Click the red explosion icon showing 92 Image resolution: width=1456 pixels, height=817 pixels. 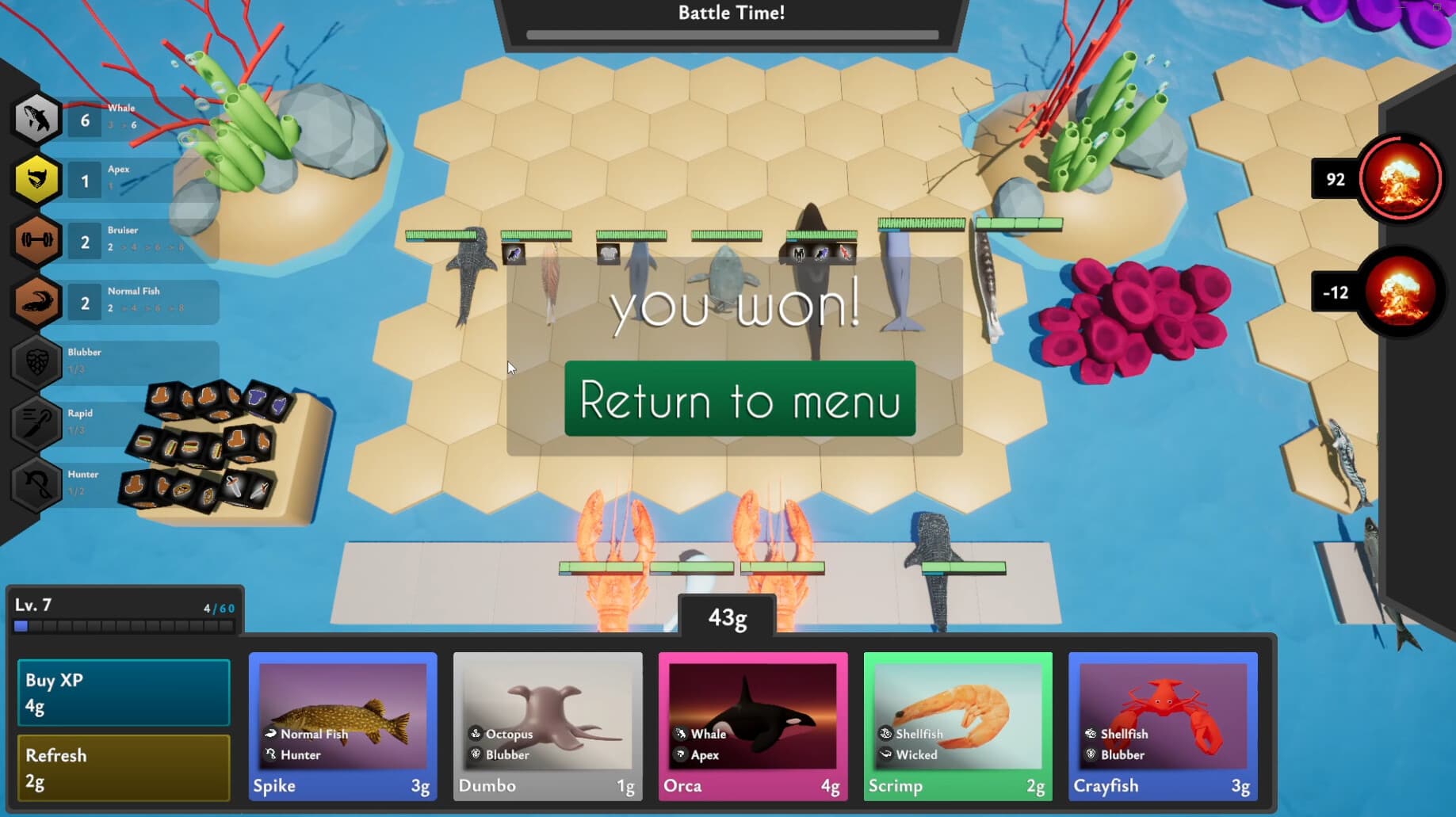(x=1400, y=179)
